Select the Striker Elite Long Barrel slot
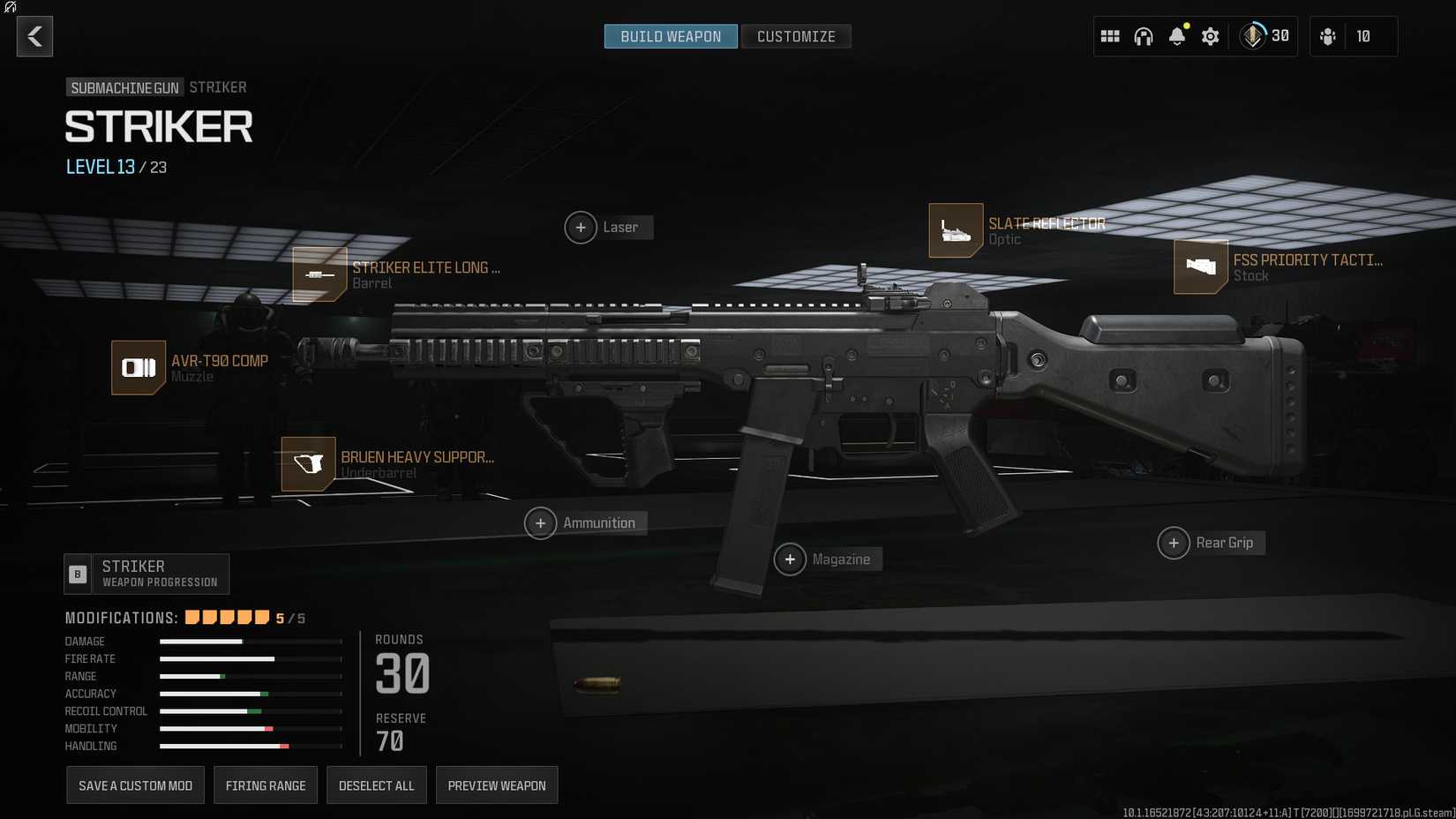1456x819 pixels. (x=319, y=275)
